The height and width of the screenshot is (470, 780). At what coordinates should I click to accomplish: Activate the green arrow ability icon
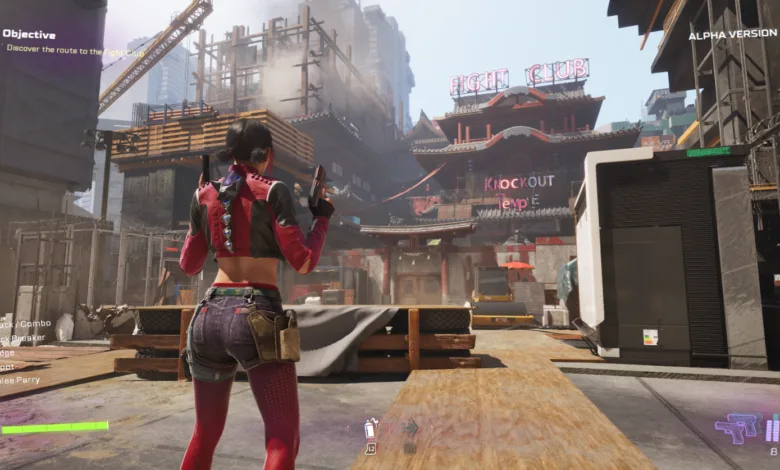point(410,428)
